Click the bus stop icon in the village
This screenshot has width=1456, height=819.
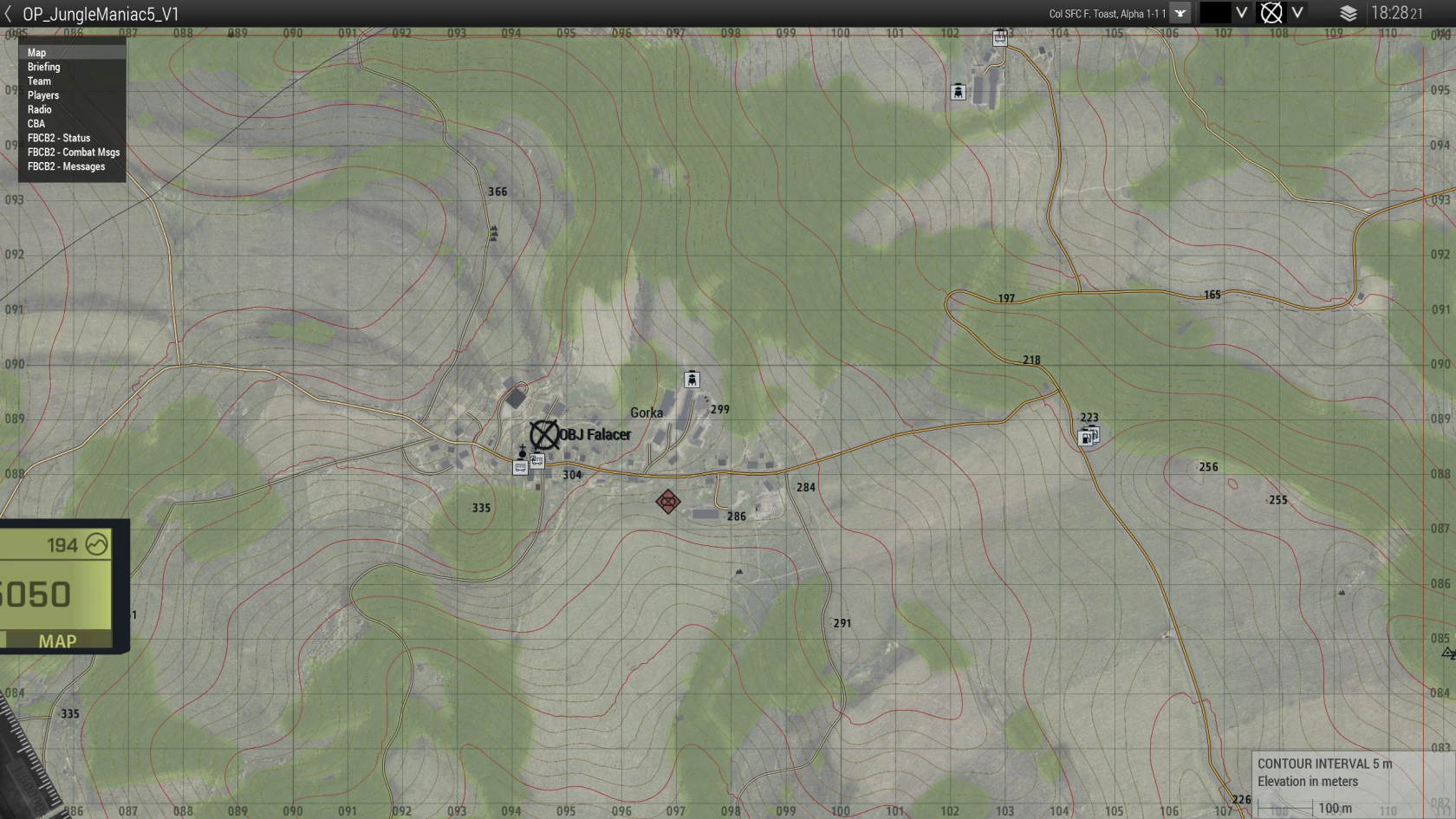520,468
